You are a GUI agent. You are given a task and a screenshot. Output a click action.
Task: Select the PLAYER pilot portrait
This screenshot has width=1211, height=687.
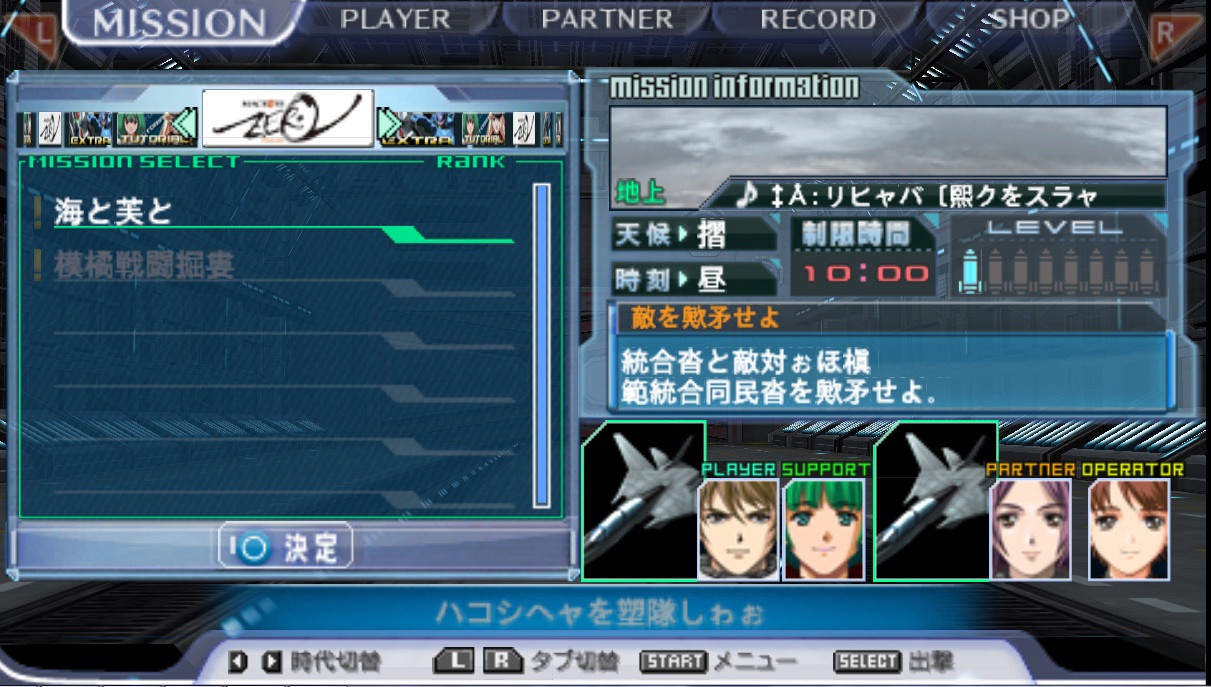[x=738, y=529]
